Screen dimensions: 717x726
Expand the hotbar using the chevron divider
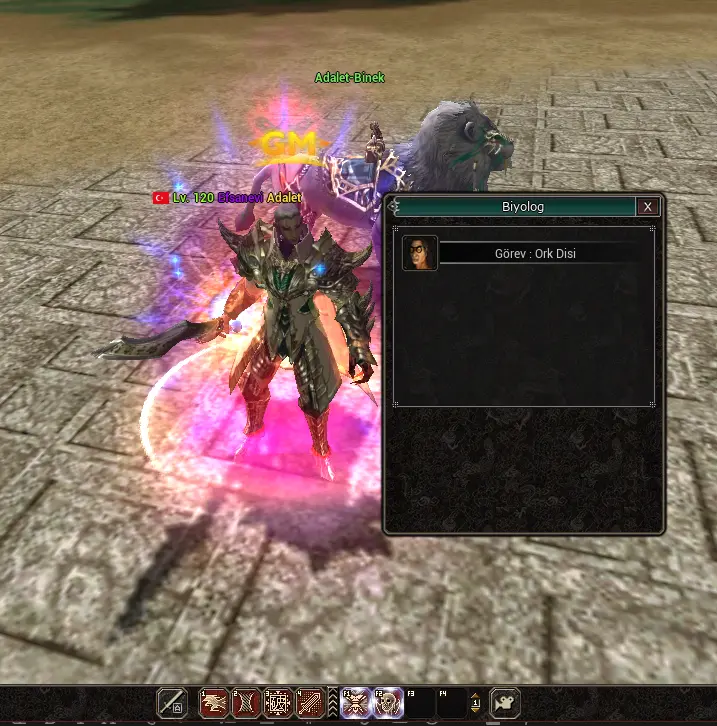[333, 703]
